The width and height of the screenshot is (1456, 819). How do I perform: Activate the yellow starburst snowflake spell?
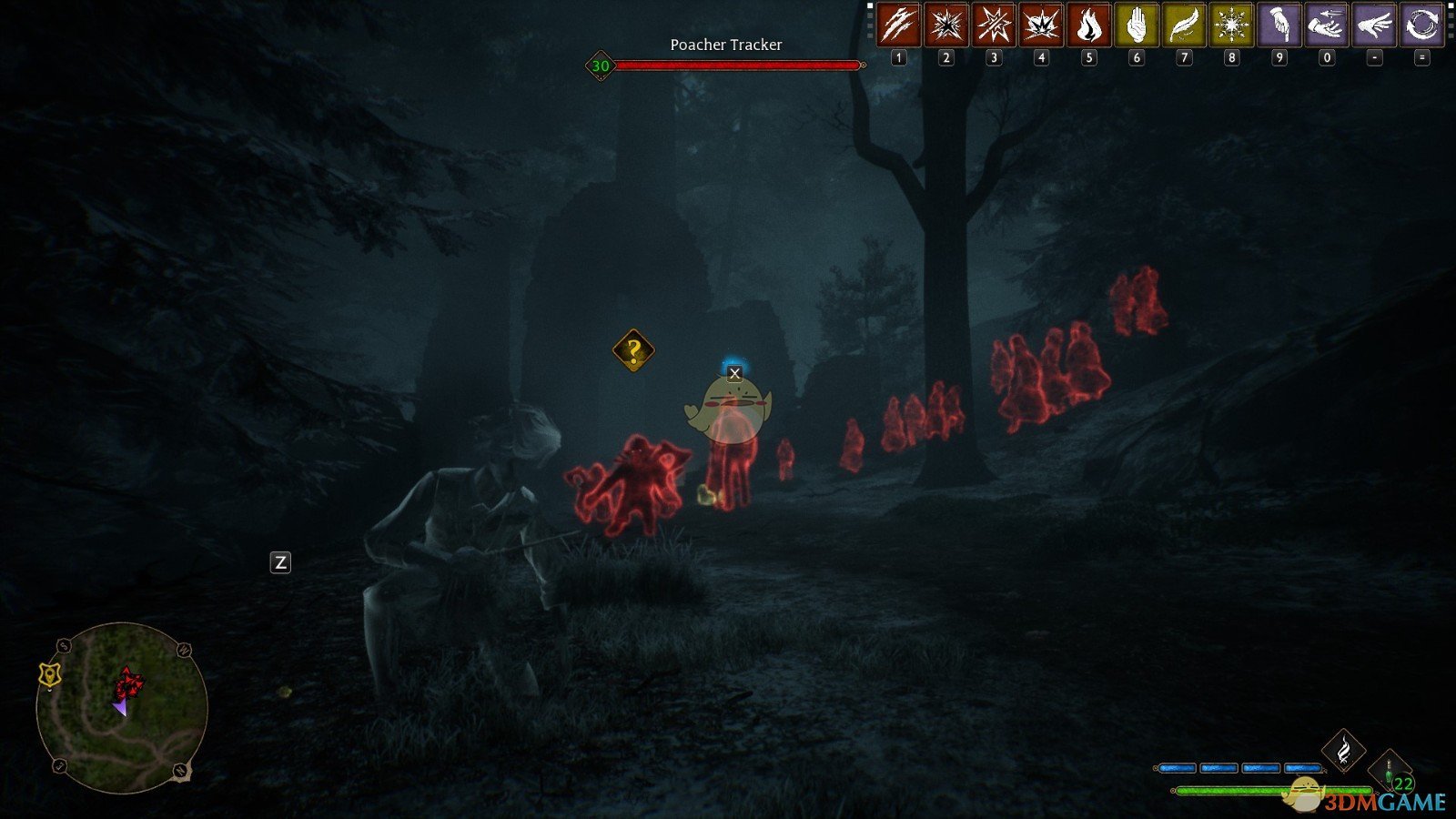point(1231,25)
